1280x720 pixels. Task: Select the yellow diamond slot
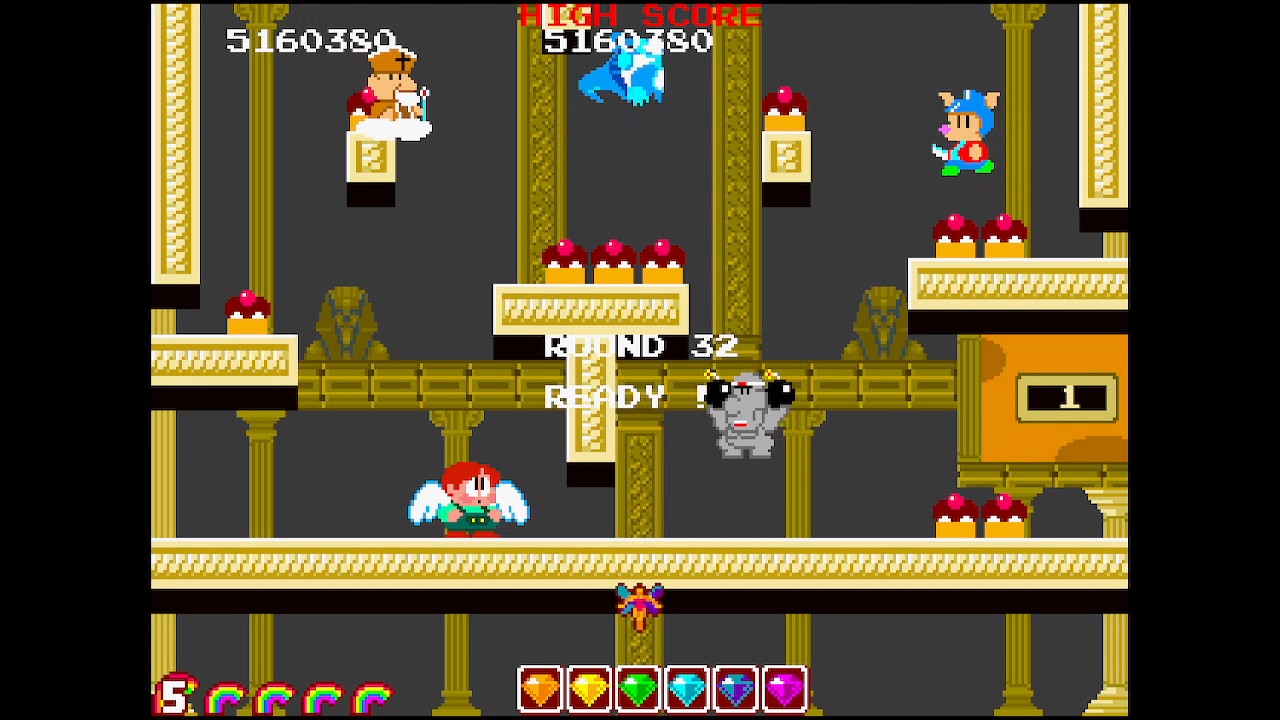point(590,689)
